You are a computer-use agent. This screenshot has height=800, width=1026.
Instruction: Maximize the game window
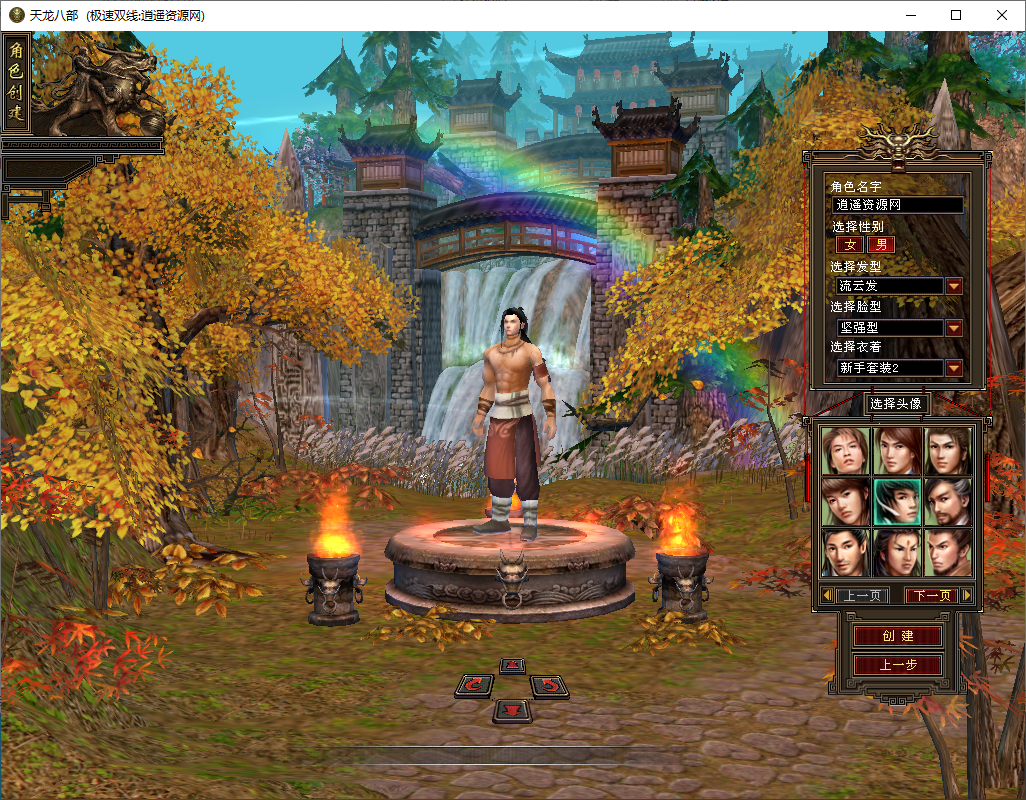(956, 15)
